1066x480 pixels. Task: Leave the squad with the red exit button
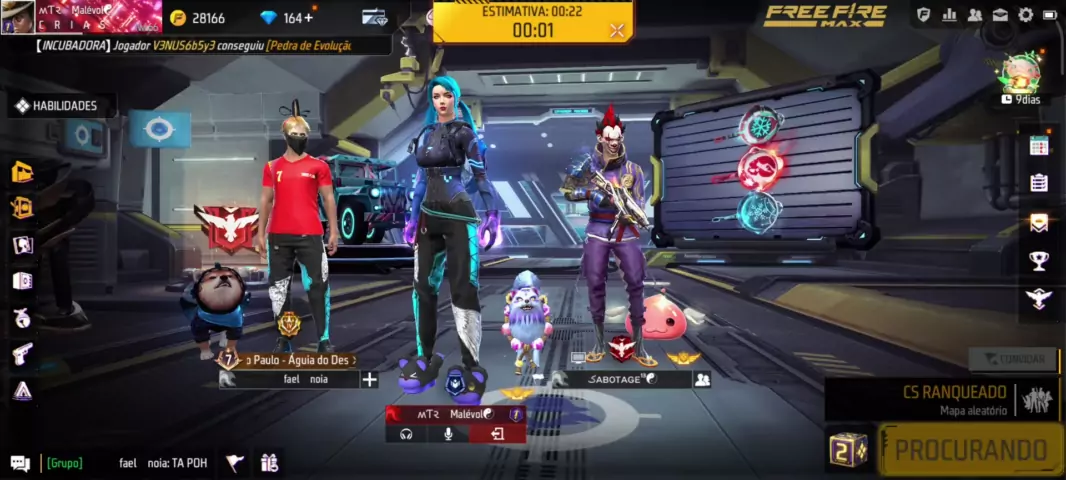pyautogui.click(x=497, y=434)
